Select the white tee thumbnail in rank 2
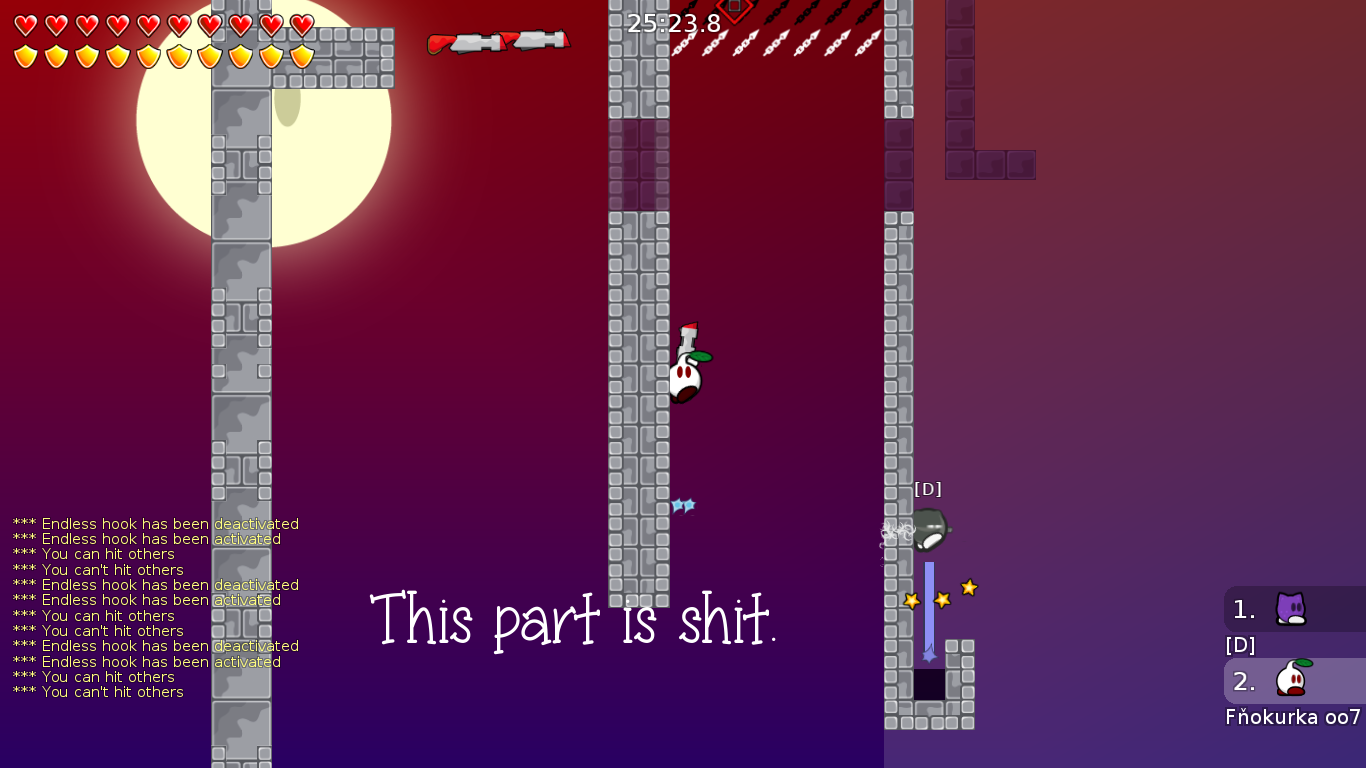 click(x=1290, y=680)
